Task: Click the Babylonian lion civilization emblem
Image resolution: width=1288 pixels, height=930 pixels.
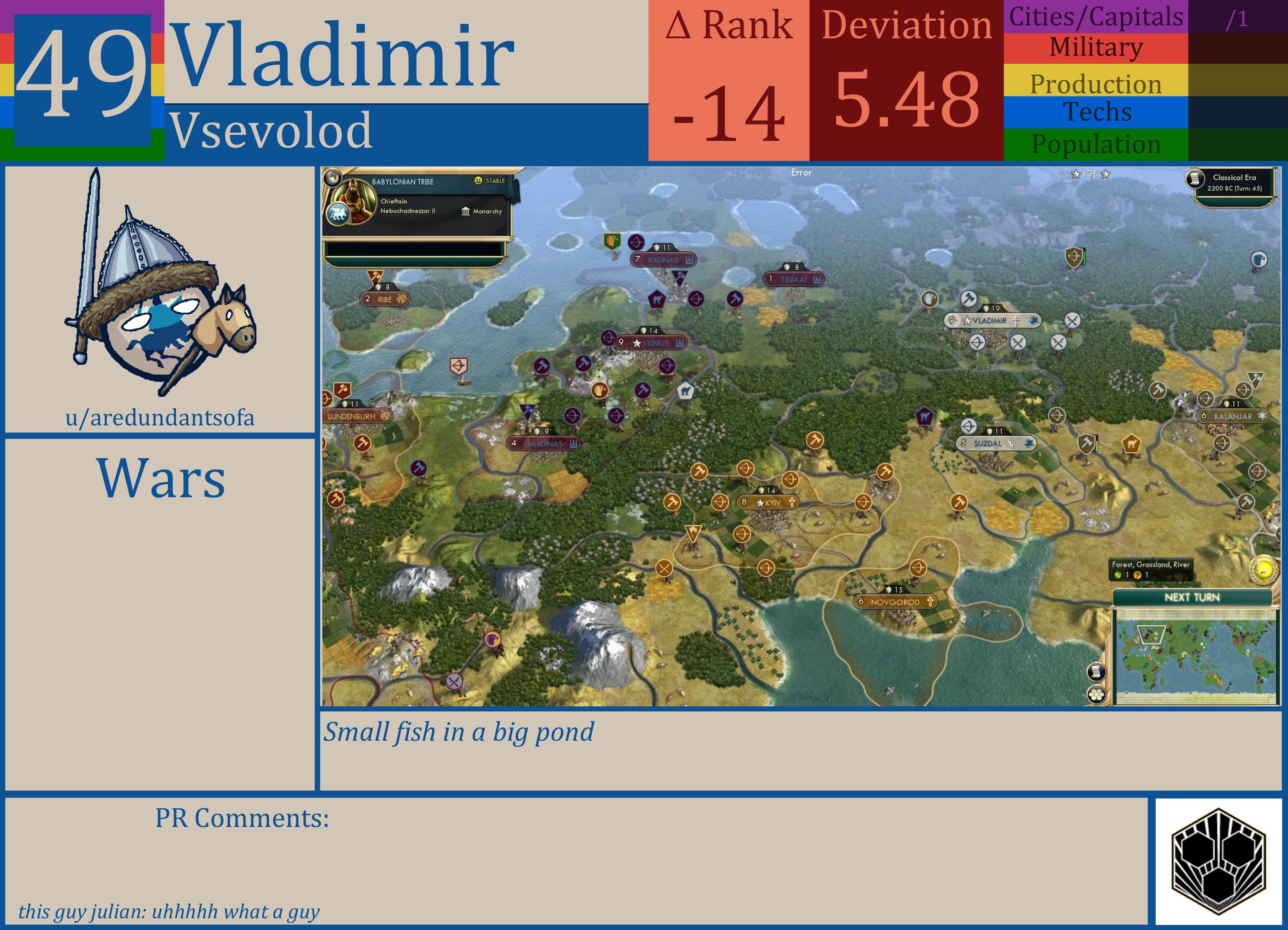Action: (339, 214)
